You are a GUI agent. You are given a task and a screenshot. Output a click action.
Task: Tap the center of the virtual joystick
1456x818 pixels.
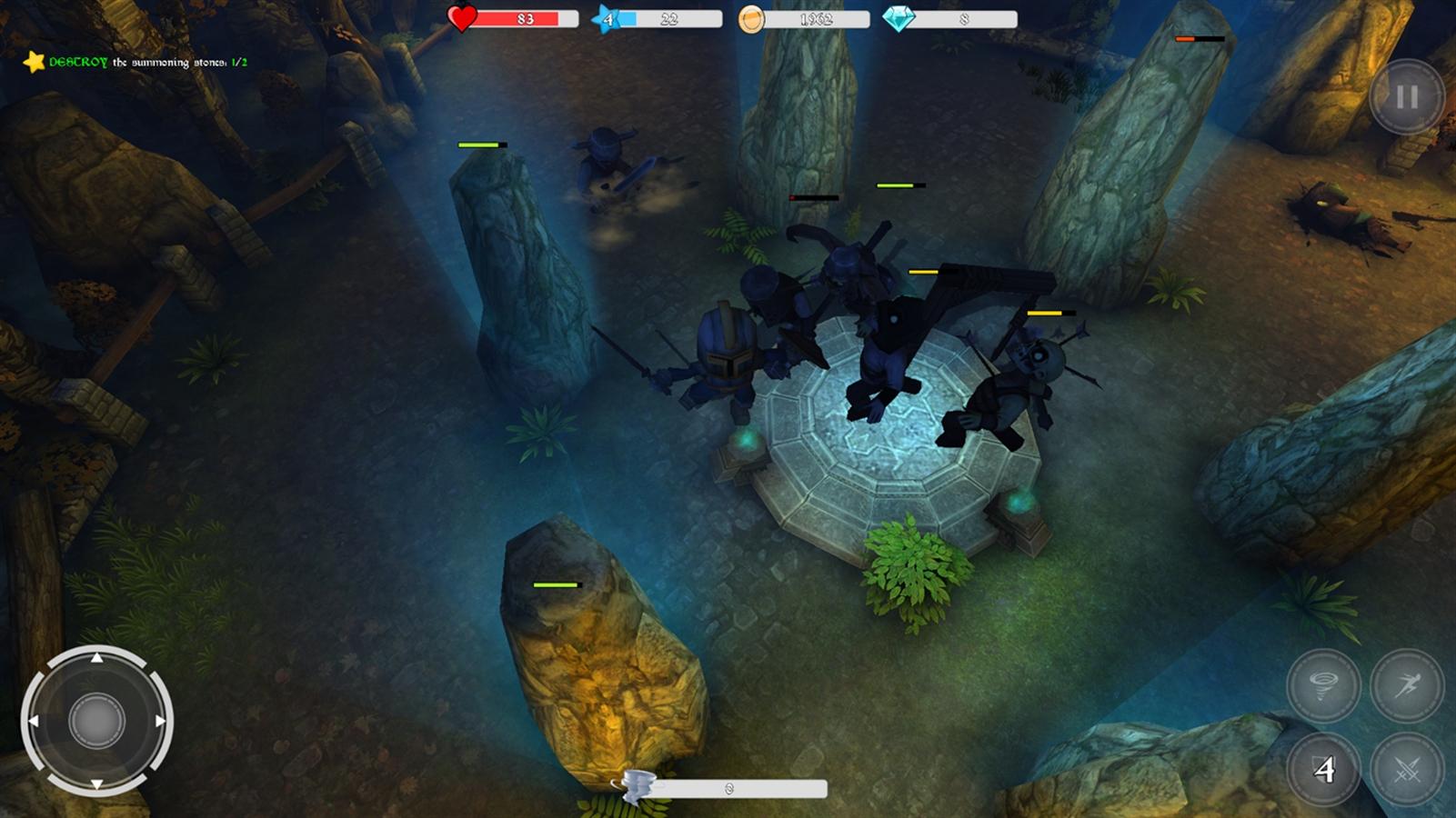95,723
